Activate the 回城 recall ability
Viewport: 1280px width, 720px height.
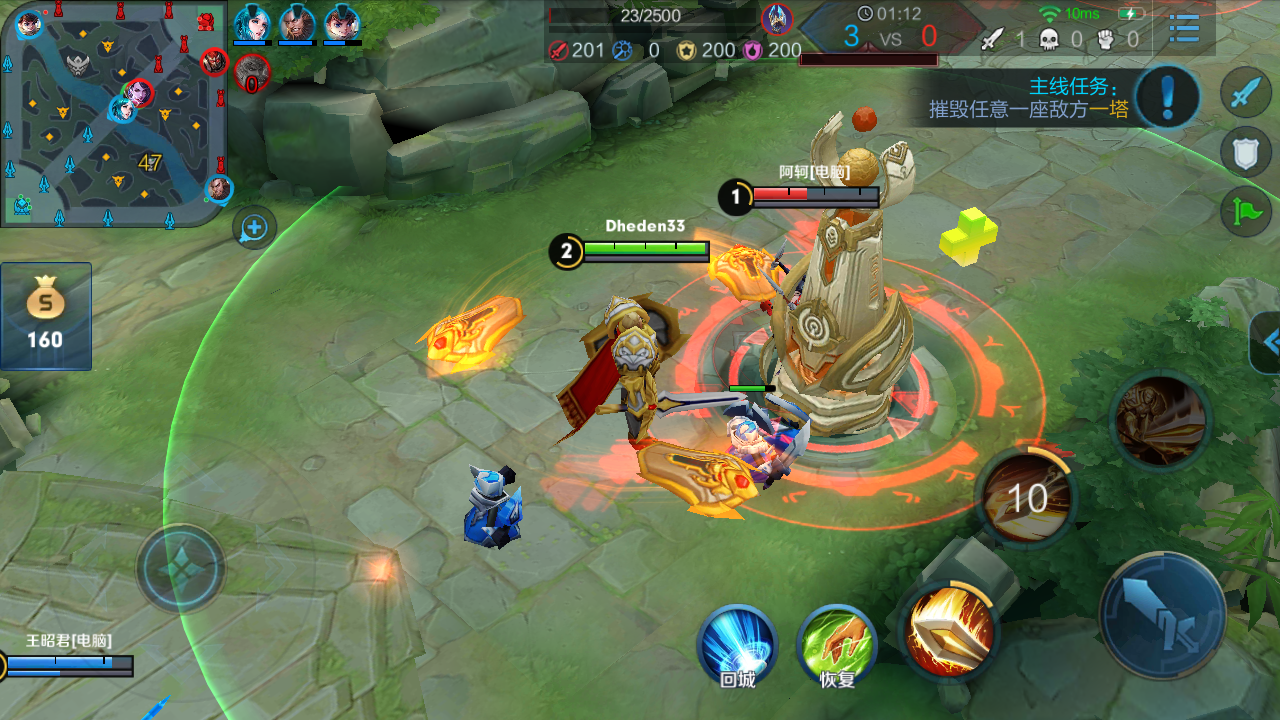click(738, 643)
